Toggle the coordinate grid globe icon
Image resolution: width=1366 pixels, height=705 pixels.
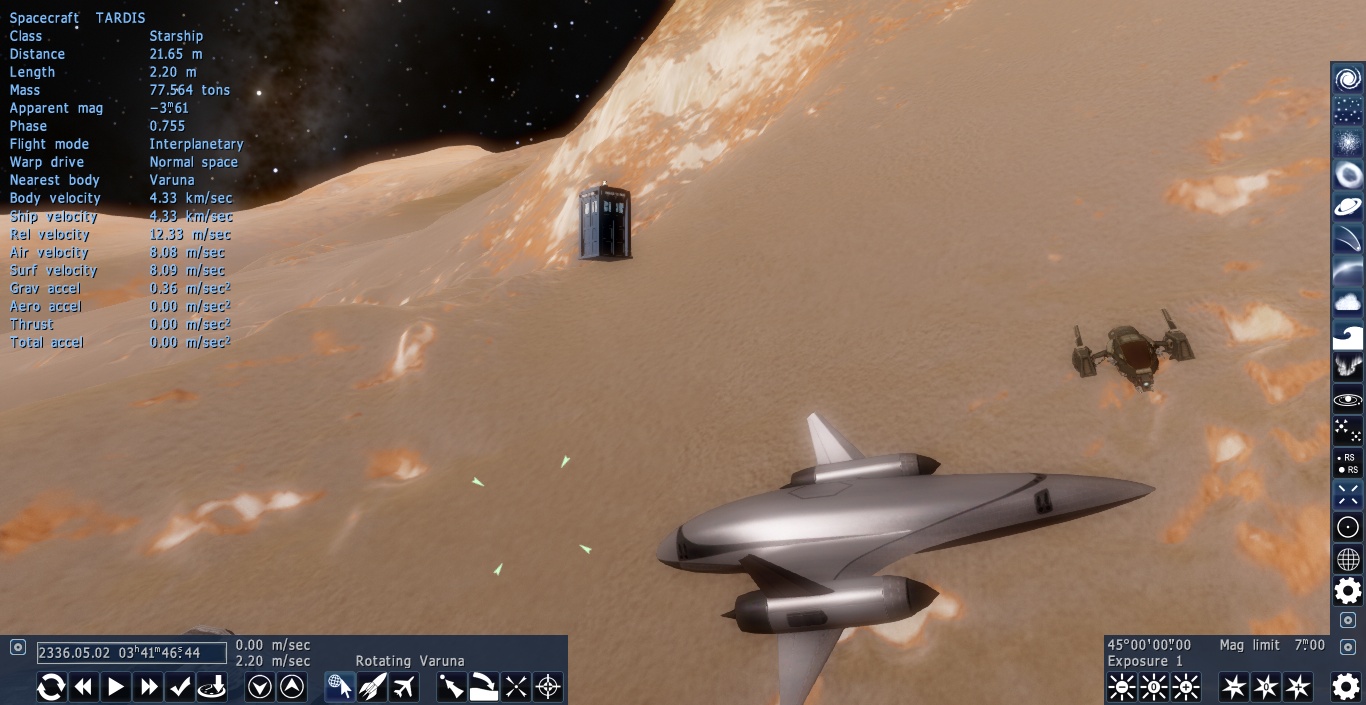tap(1348, 559)
